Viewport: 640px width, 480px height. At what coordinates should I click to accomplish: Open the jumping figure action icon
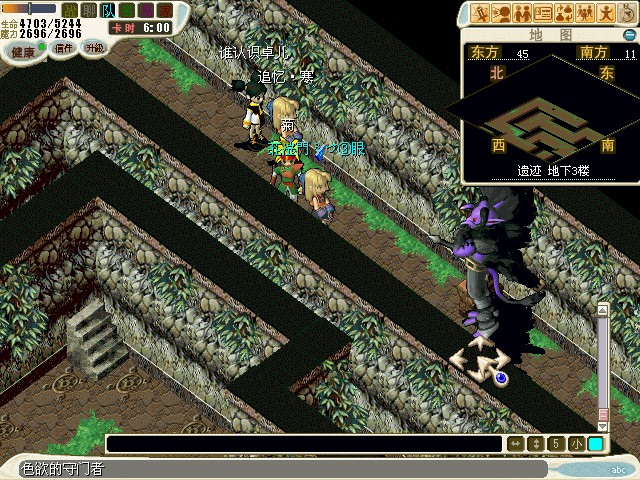[x=606, y=13]
